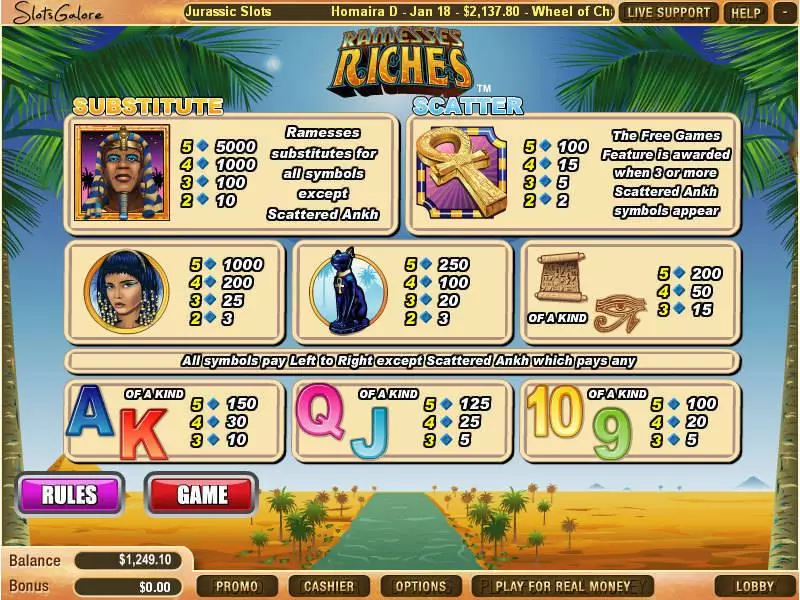Viewport: 800px width, 600px height.
Task: Contact LIVE SUPPORT
Action: tap(669, 13)
